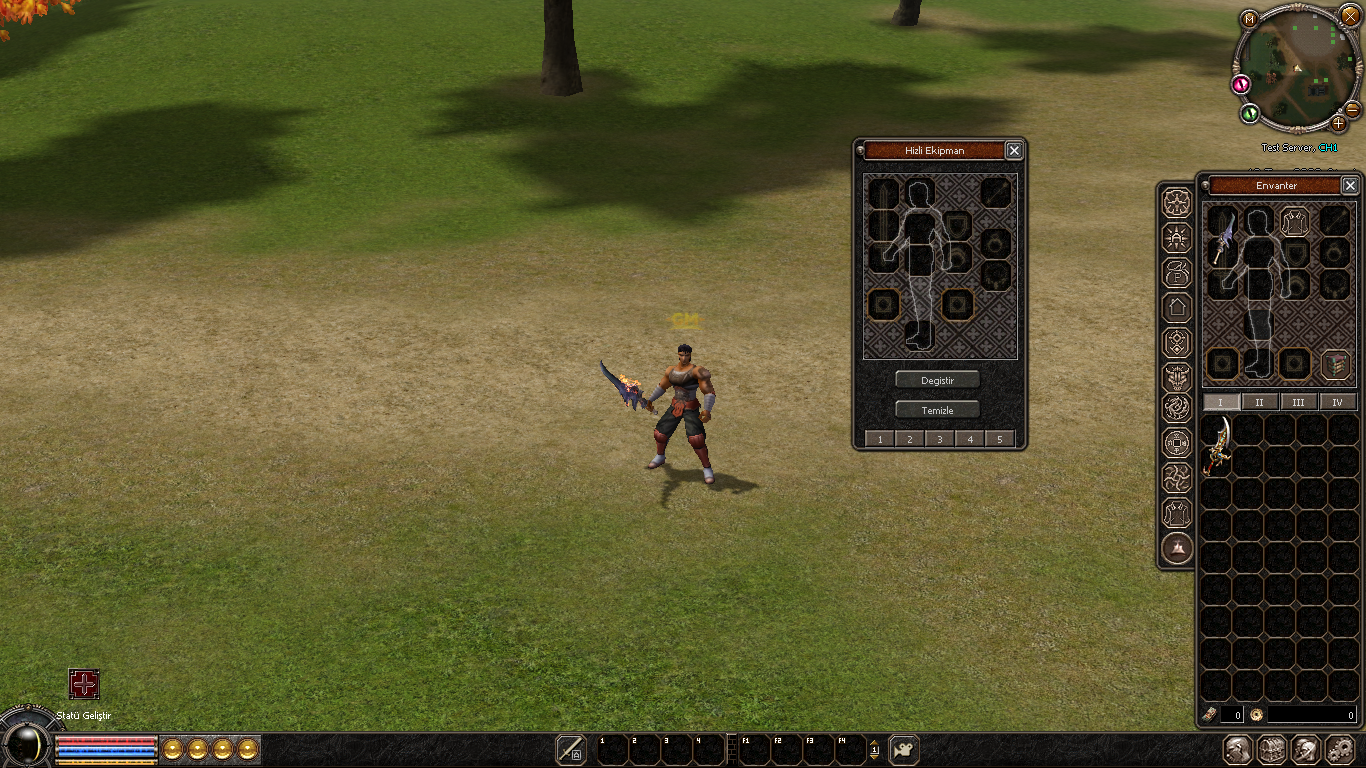Select quick equipment page 1
Image resolution: width=1366 pixels, height=768 pixels.
coord(879,439)
